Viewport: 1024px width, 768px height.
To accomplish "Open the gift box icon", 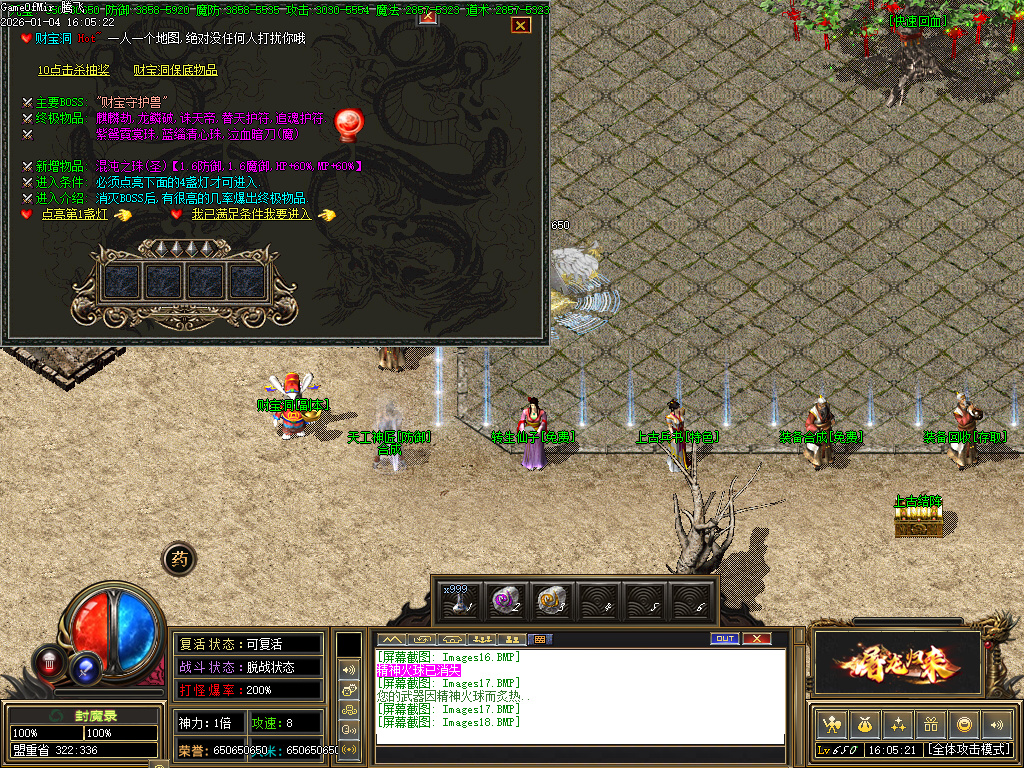I will pyautogui.click(x=931, y=724).
